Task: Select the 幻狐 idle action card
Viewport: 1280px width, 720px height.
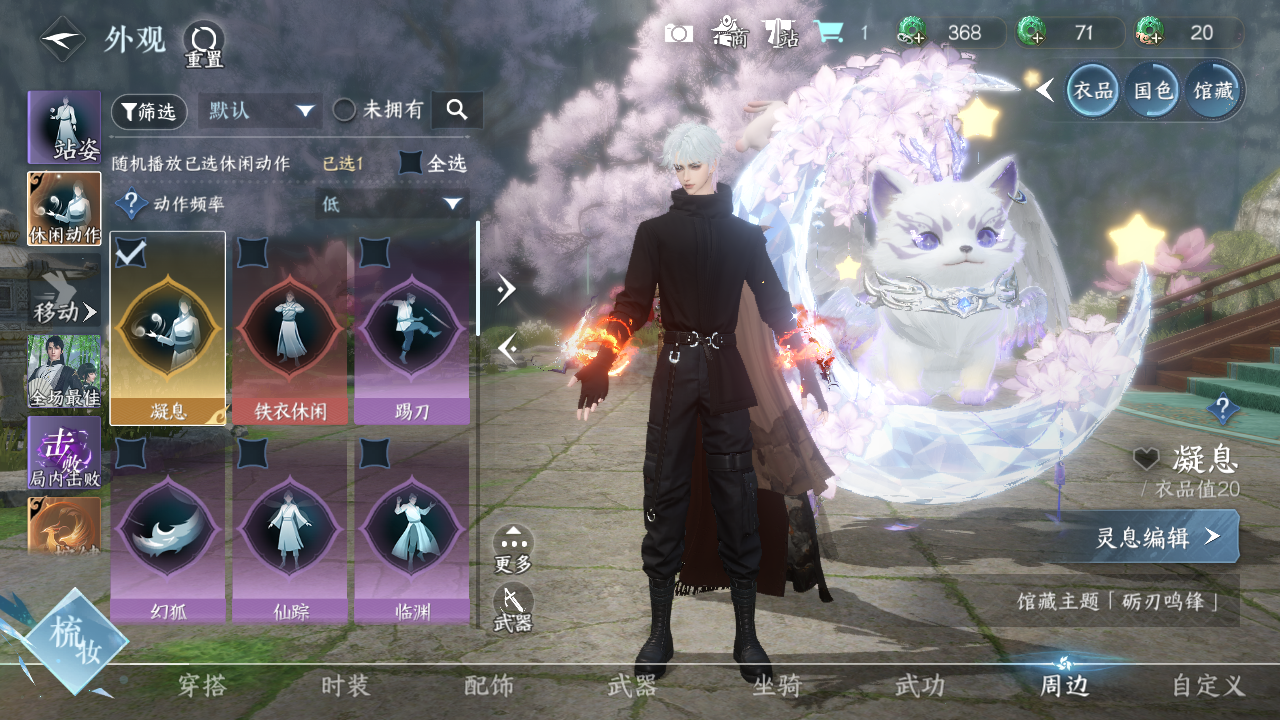Action: coord(167,528)
